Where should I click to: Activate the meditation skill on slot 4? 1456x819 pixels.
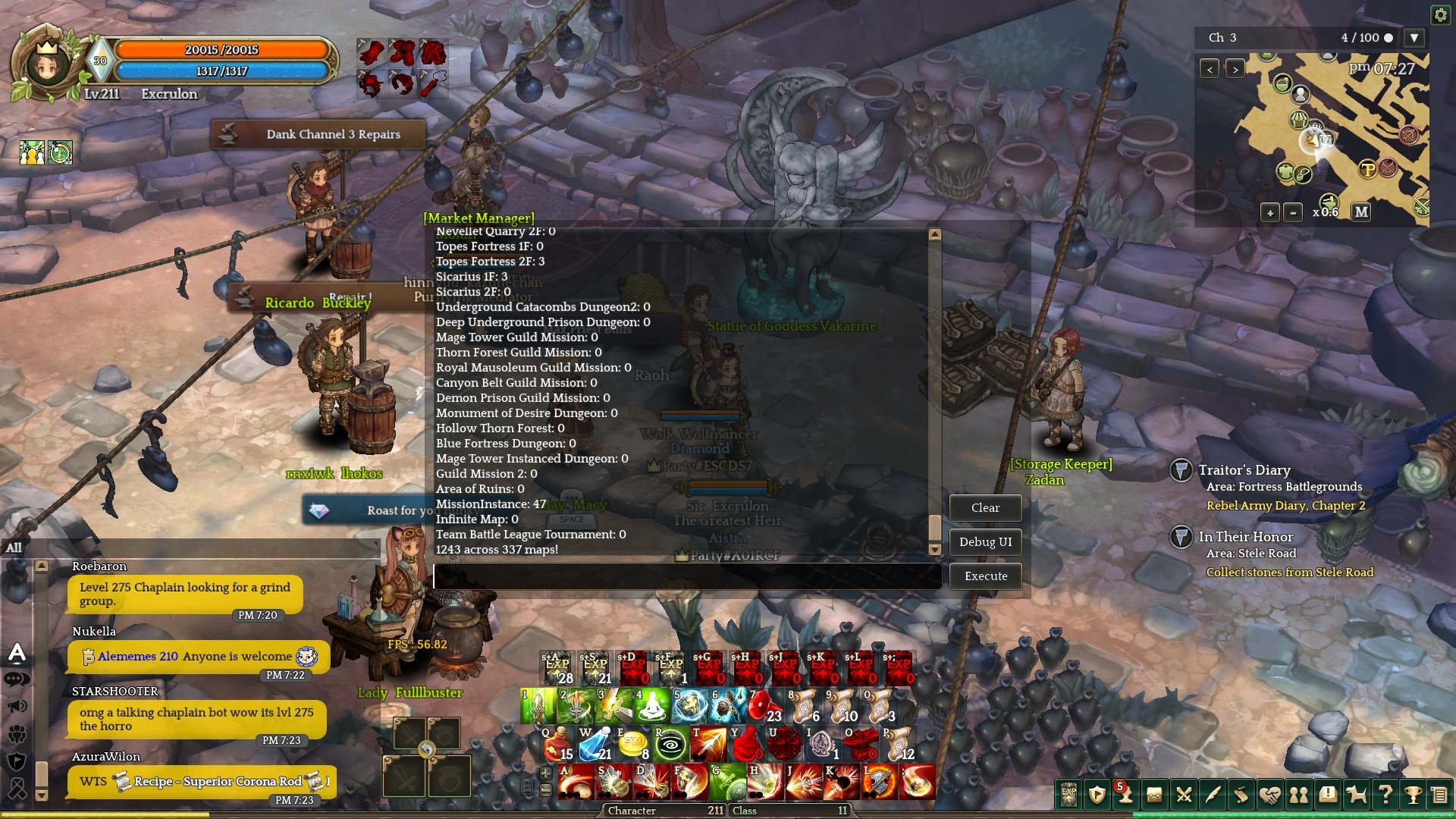[651, 707]
